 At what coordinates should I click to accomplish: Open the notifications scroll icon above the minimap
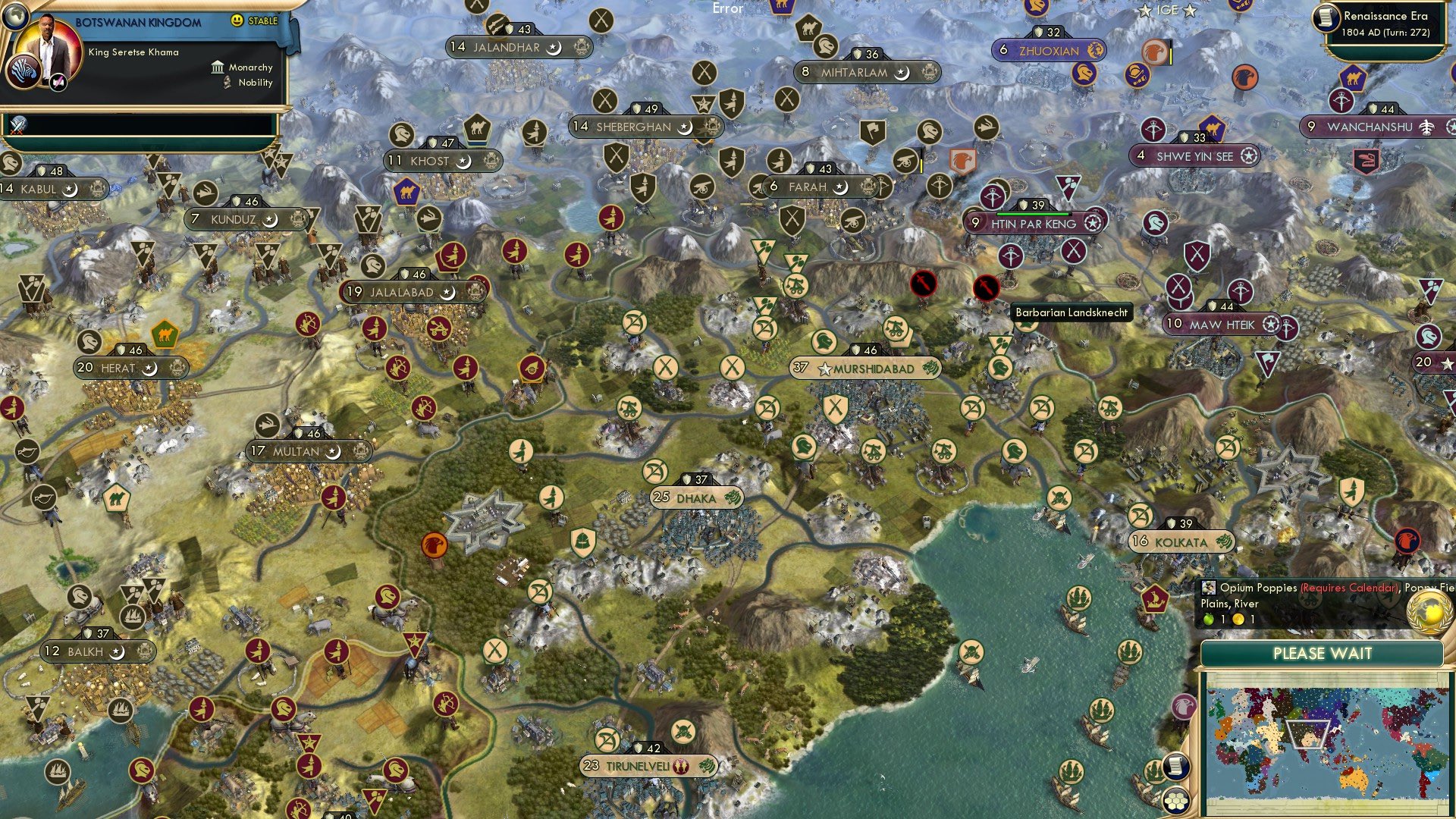click(1175, 767)
